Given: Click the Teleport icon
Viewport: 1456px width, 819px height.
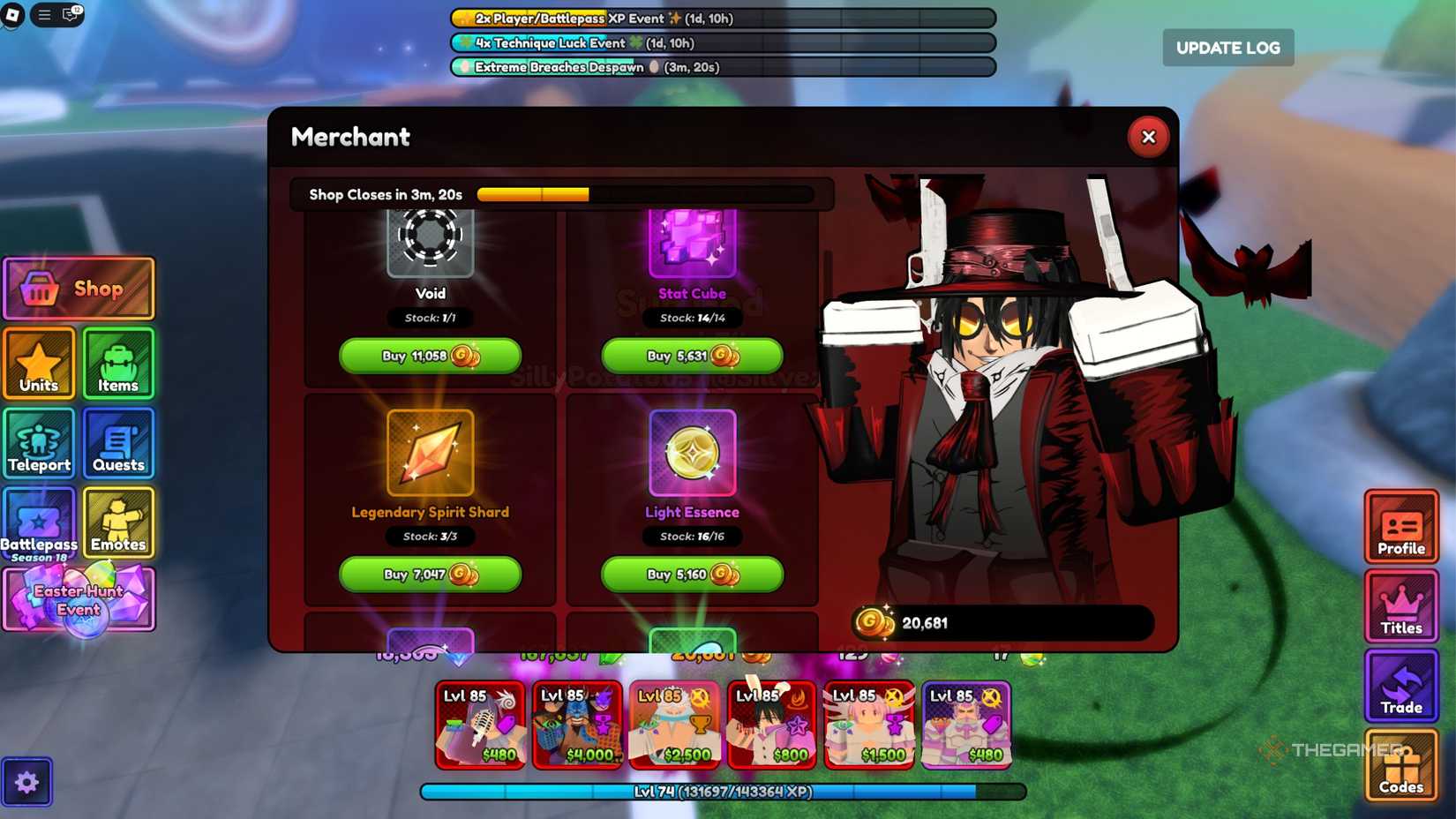Looking at the screenshot, I should click(39, 444).
